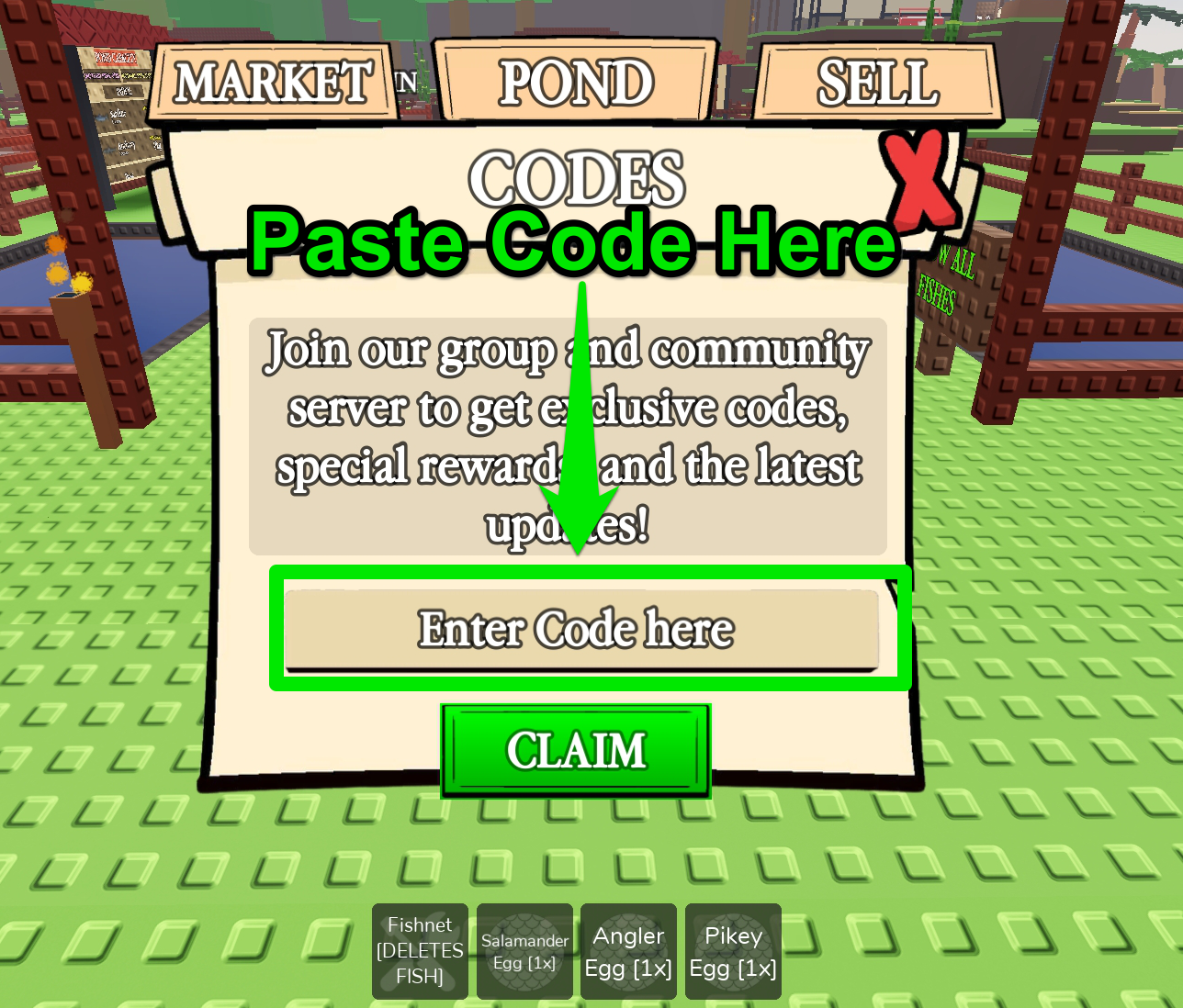Click the Fishnet [DELETES FISH] label
Viewport: 1183px width, 1008px height.
419,951
